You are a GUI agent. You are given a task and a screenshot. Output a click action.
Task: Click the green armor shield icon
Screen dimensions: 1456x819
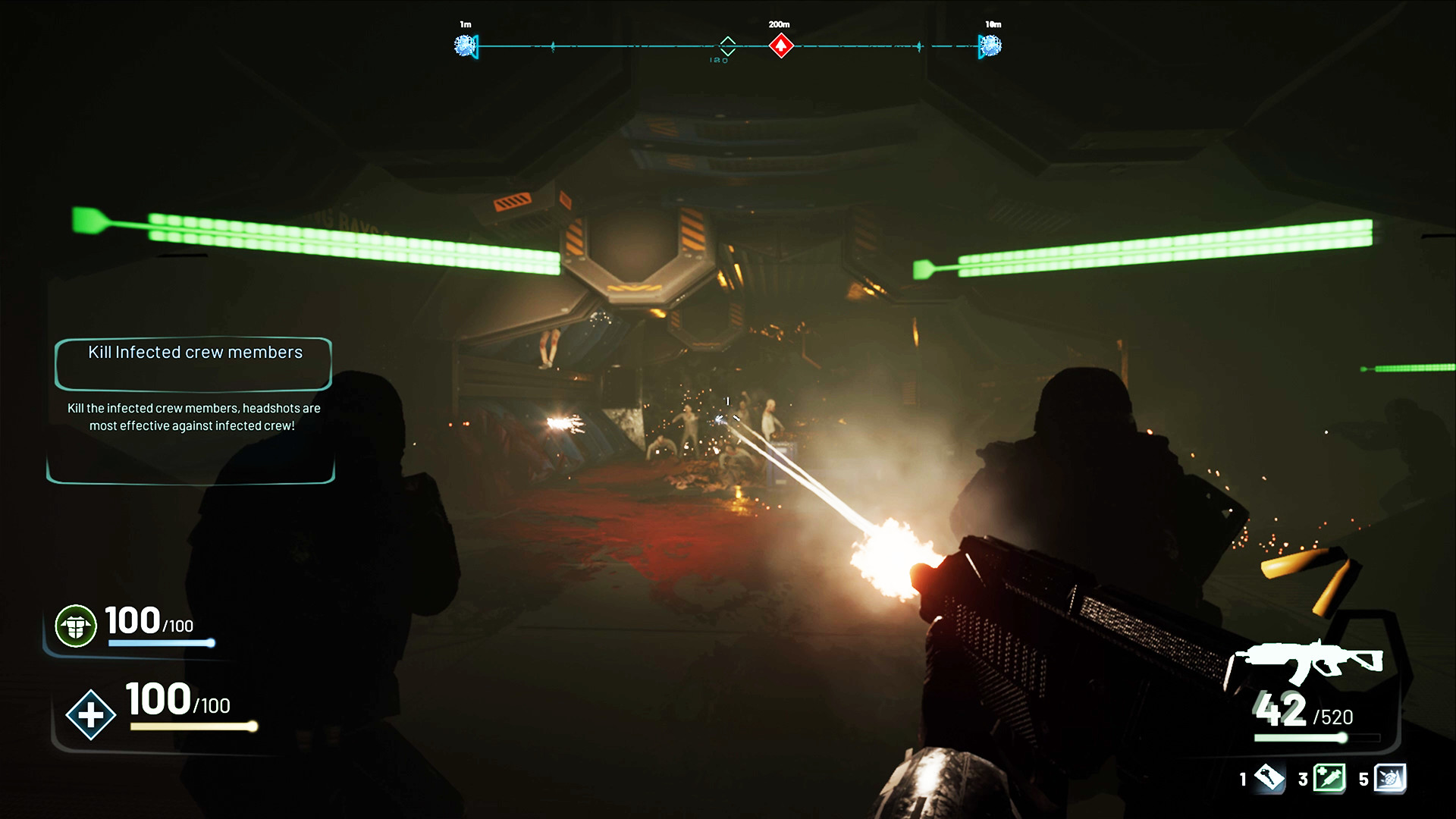(76, 626)
